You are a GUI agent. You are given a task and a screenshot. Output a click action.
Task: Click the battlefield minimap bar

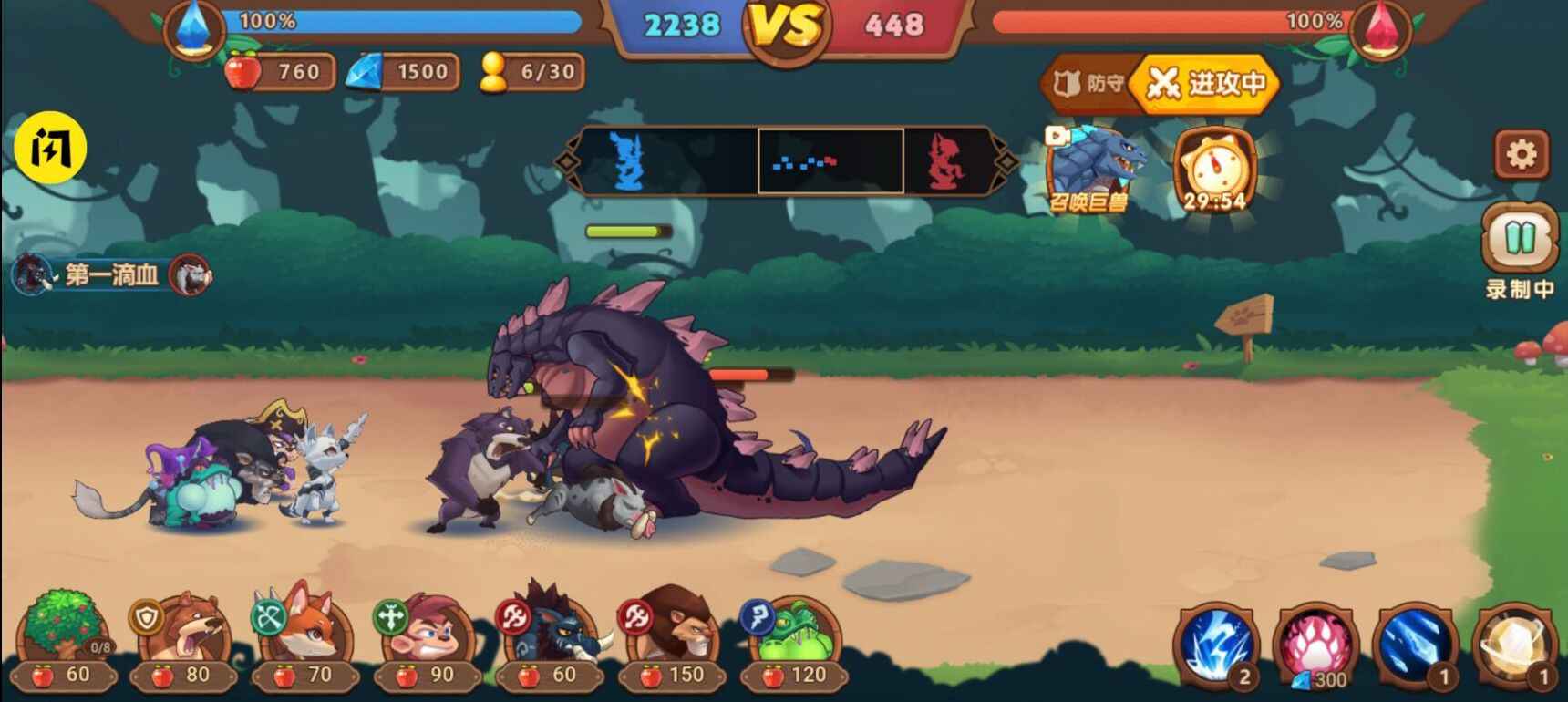(x=786, y=161)
